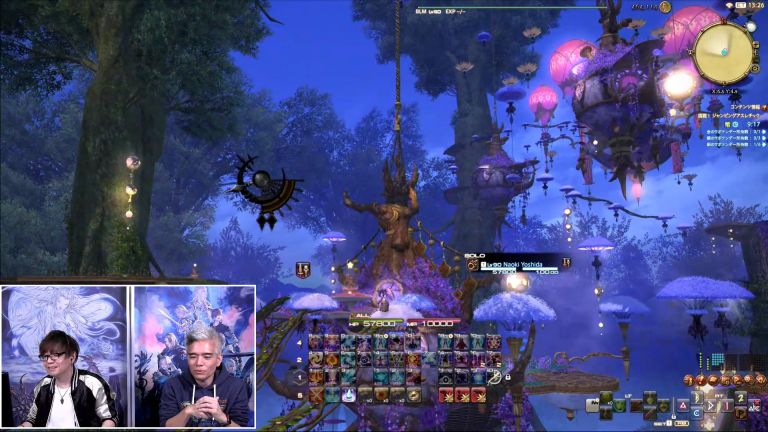Click the leftmost red round main menu icon
The width and height of the screenshot is (768, 432).
point(689,381)
